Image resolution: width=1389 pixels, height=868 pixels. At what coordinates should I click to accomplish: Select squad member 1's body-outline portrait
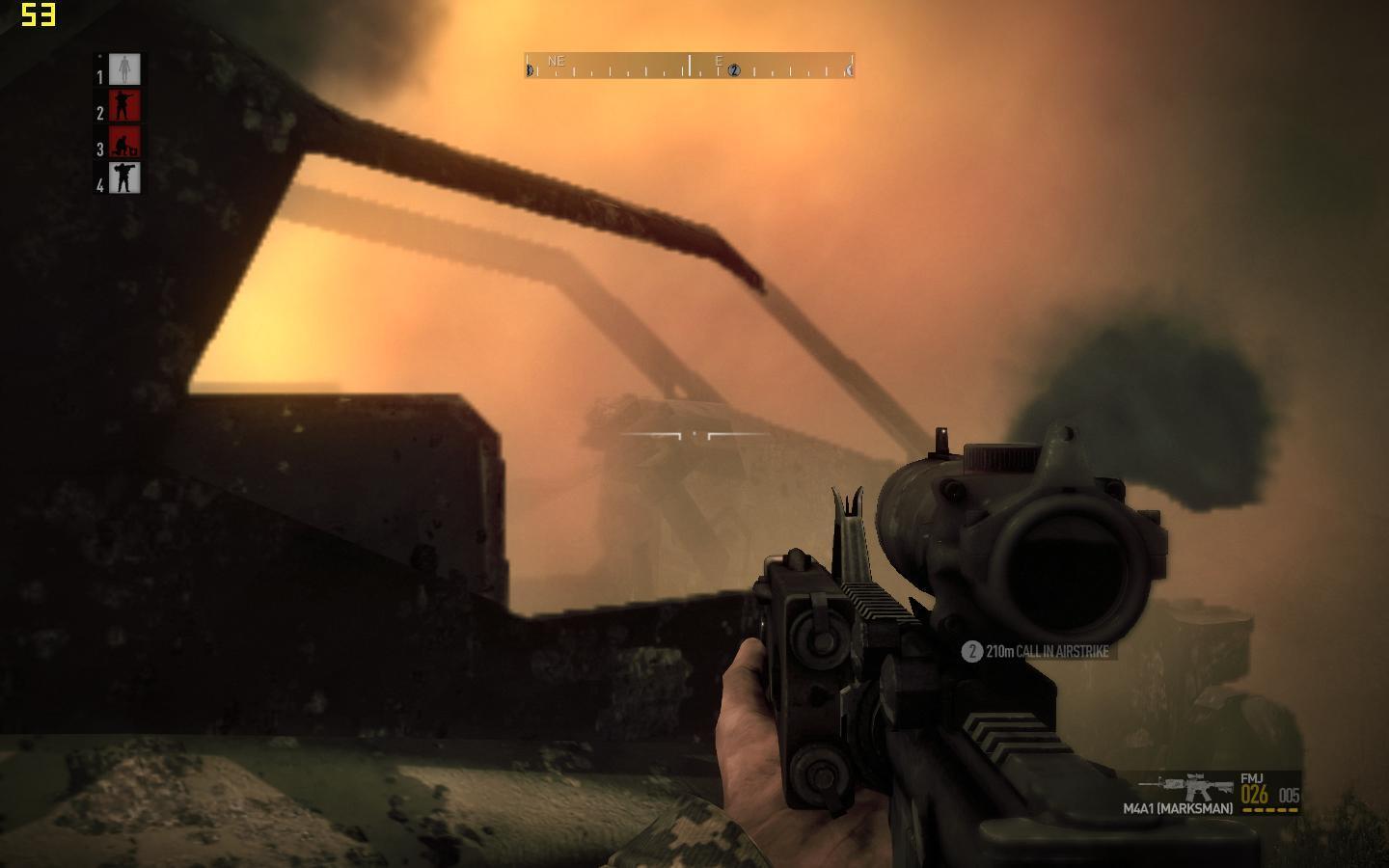click(x=124, y=69)
